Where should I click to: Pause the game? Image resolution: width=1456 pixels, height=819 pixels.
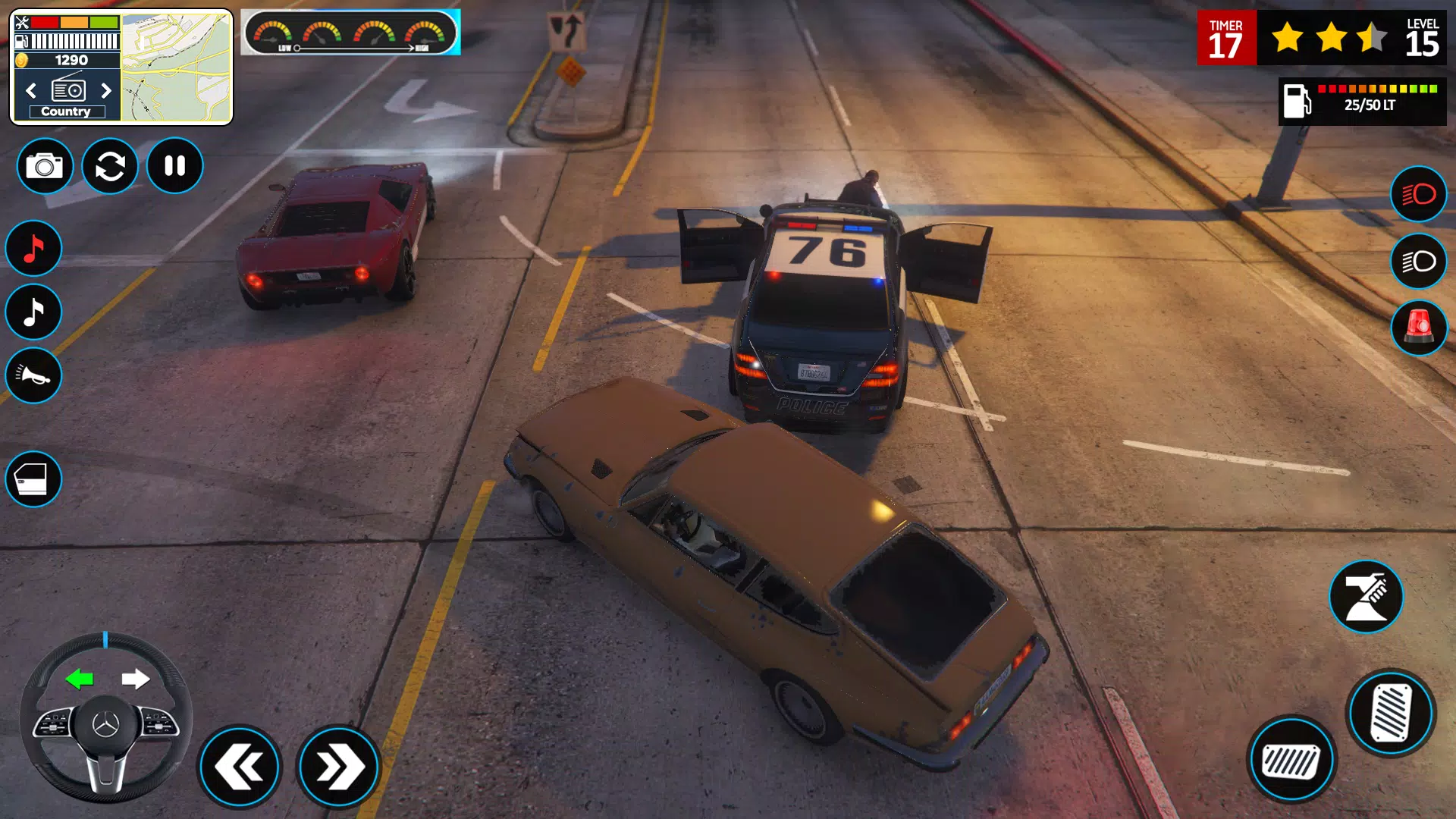[174, 166]
